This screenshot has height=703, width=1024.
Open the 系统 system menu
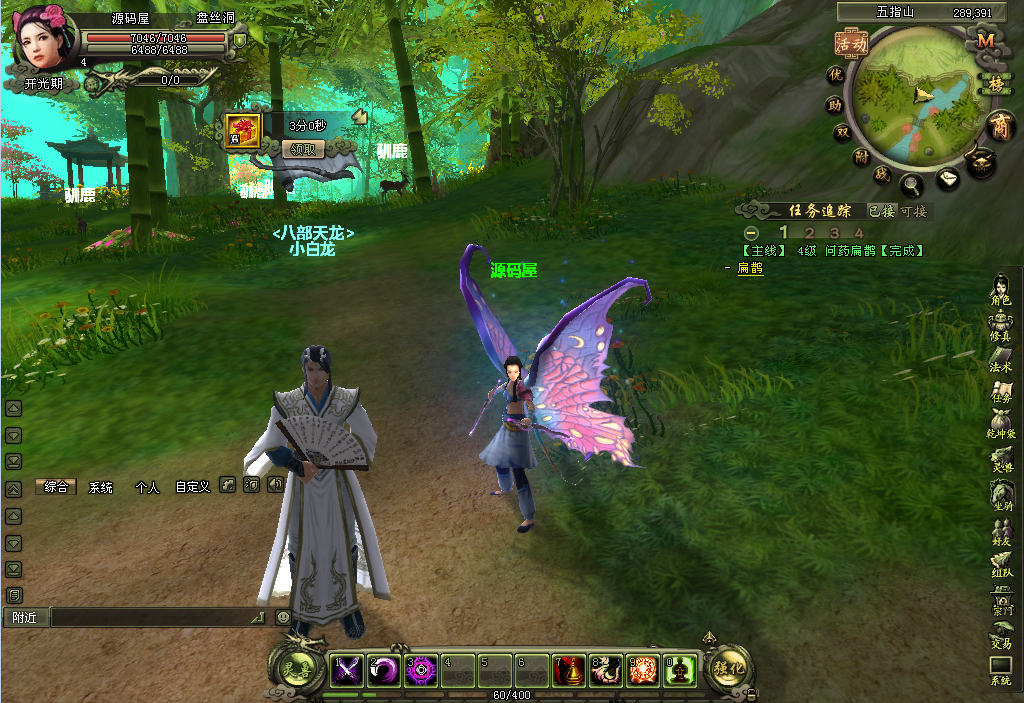1001,670
